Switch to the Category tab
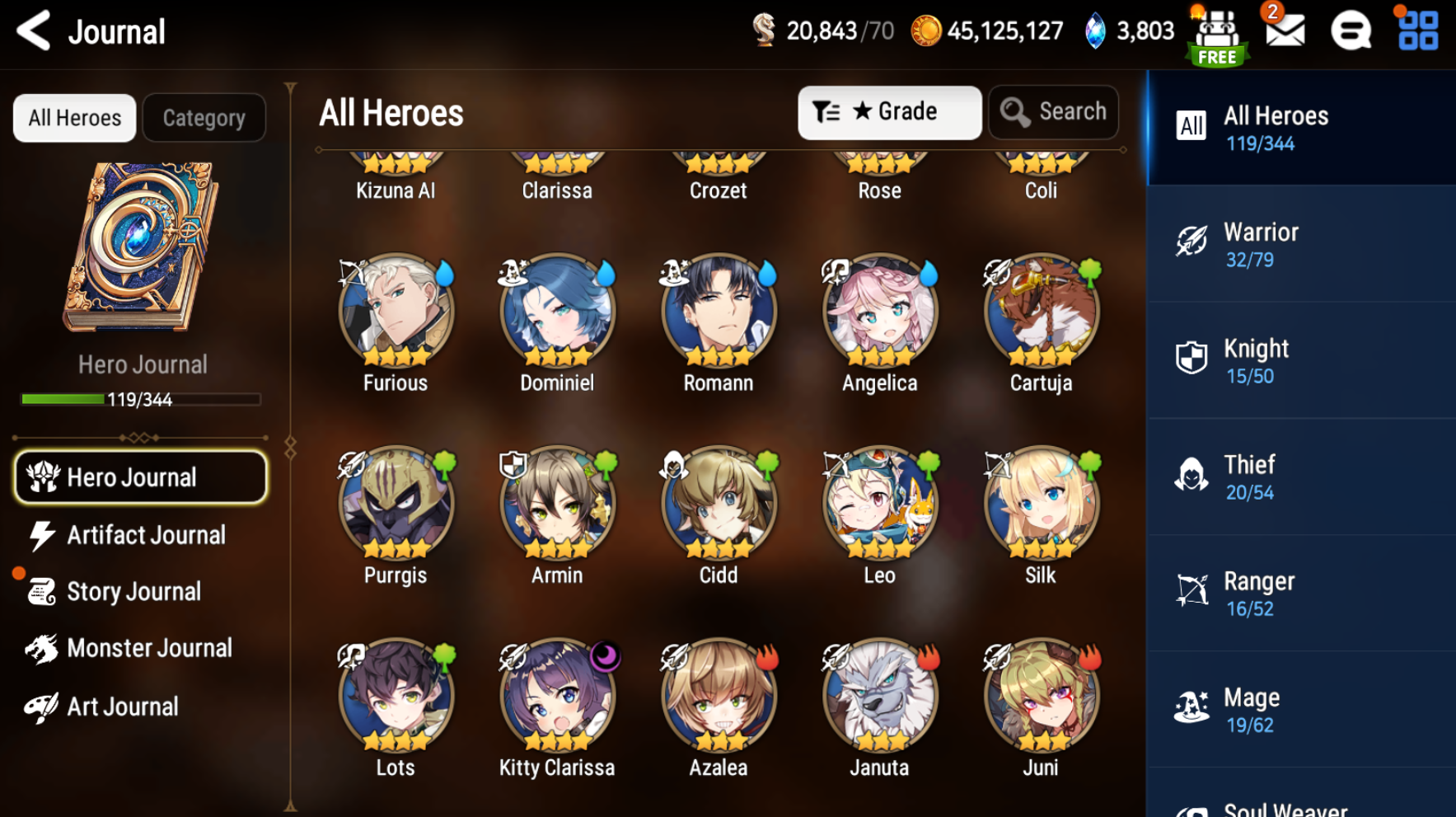 (x=204, y=118)
